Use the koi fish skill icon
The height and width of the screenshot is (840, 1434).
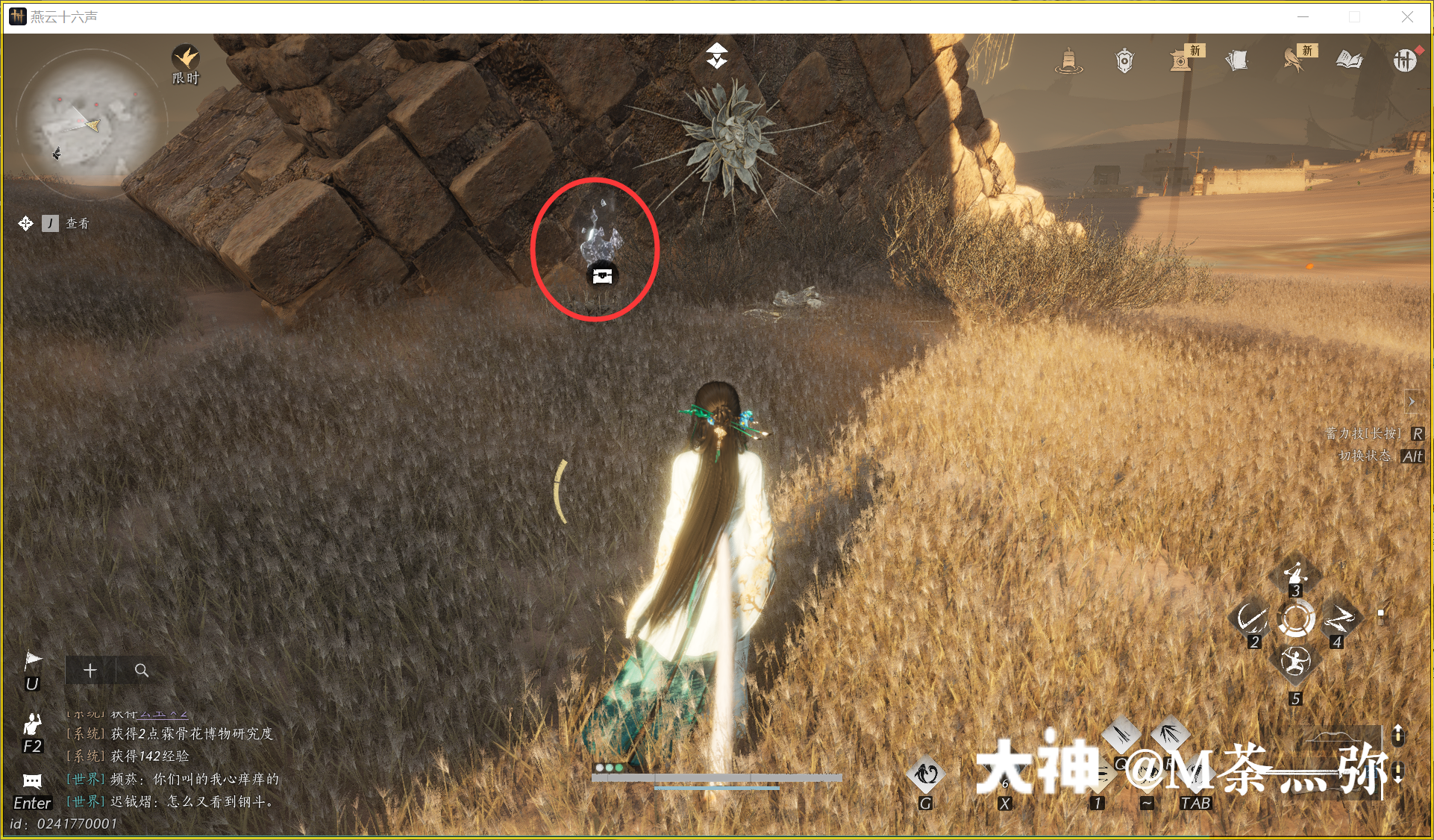tap(926, 774)
